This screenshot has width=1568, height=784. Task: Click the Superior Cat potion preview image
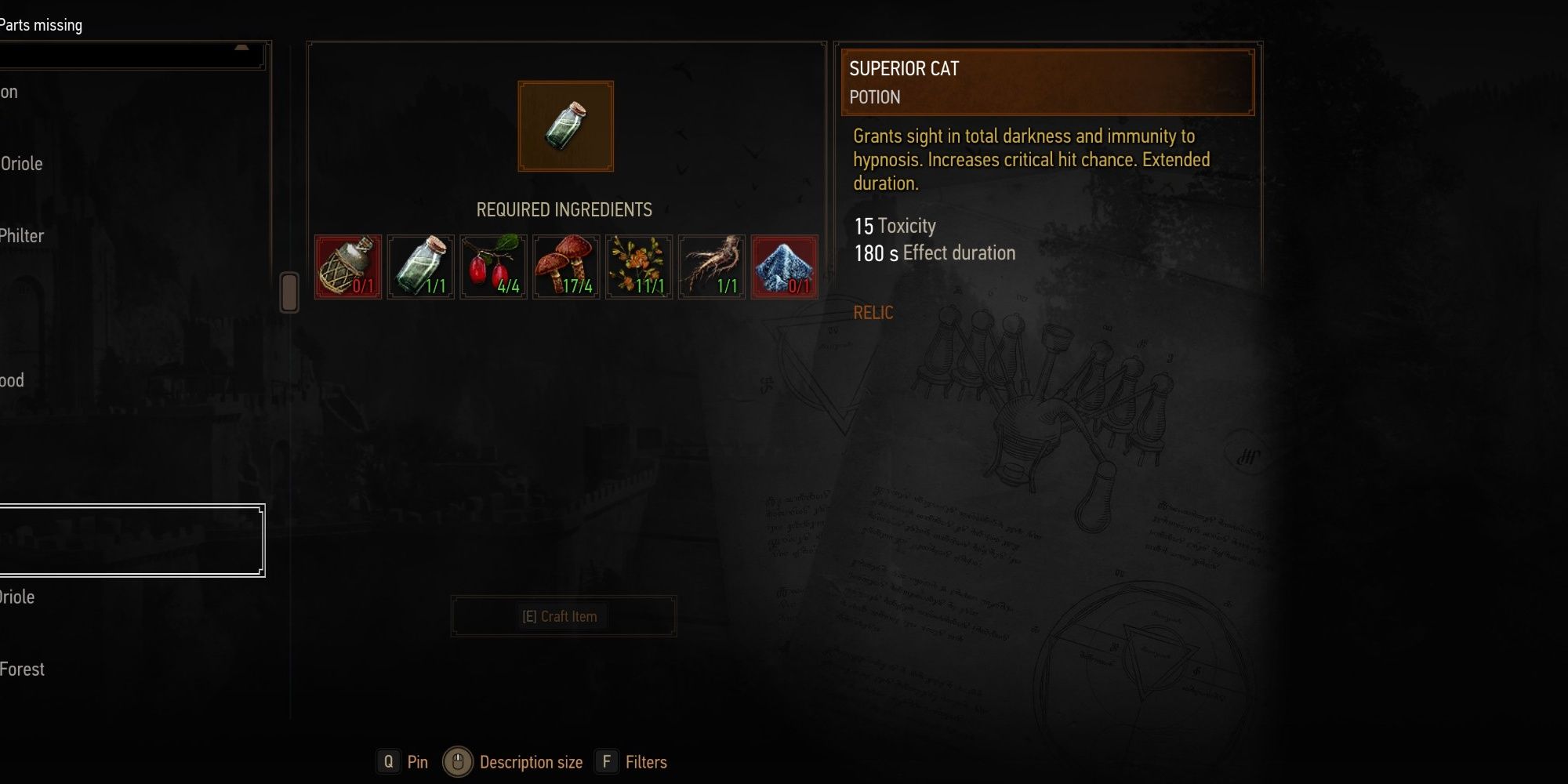564,125
